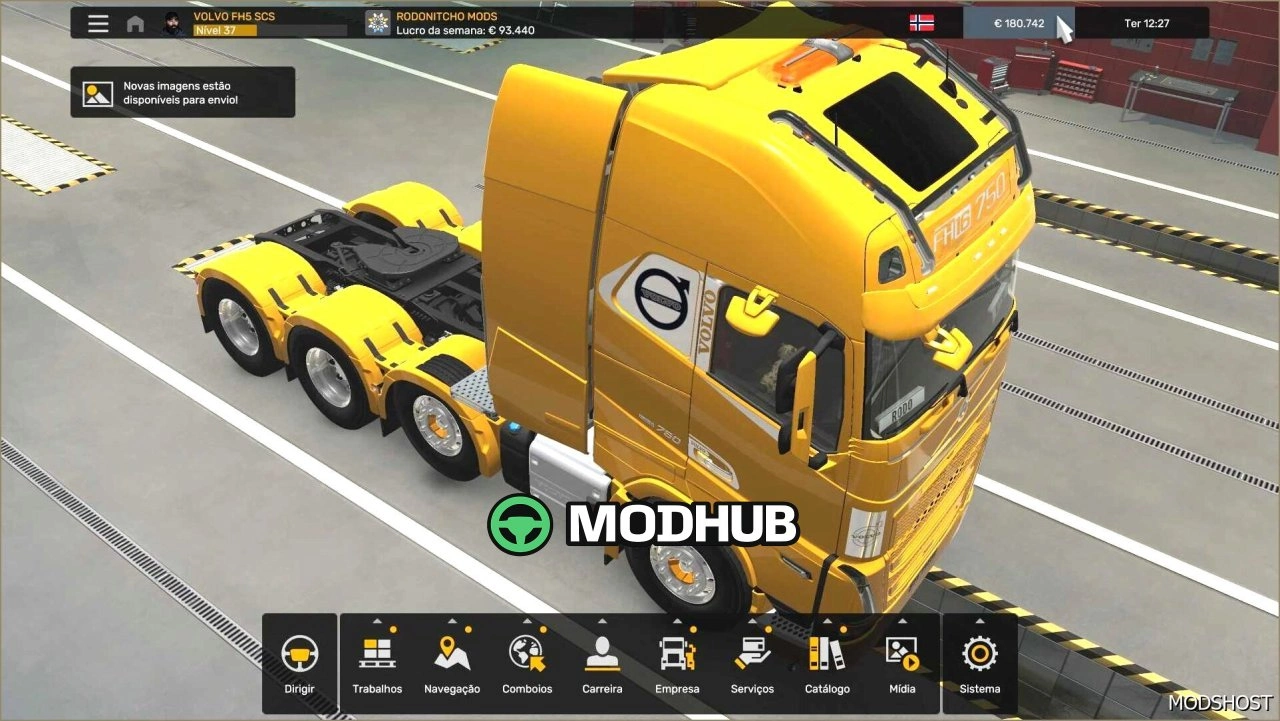Viewport: 1280px width, 721px height.
Task: Open the Carreira profile icon
Action: 602,655
